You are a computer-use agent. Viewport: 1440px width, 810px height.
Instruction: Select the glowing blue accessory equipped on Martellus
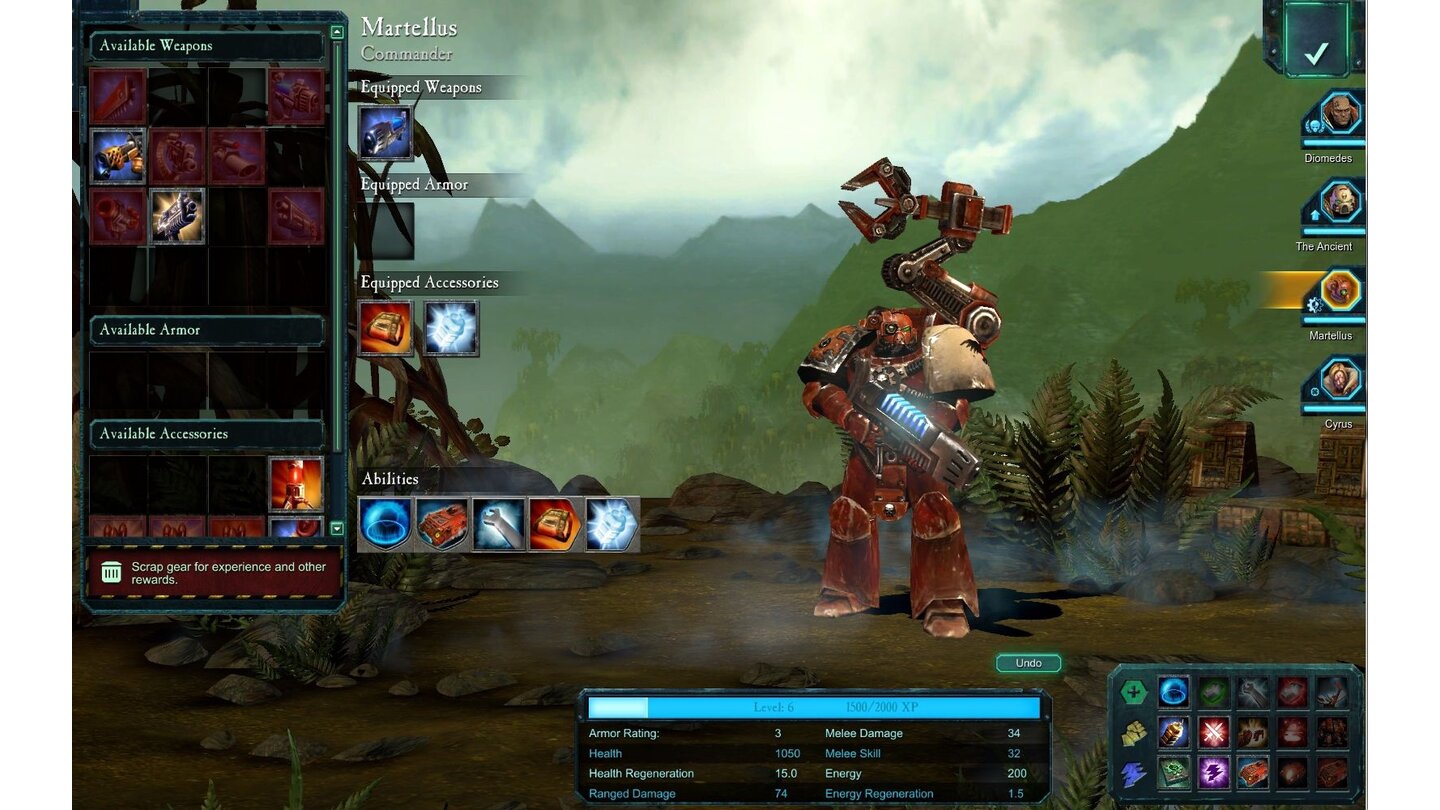tap(453, 328)
